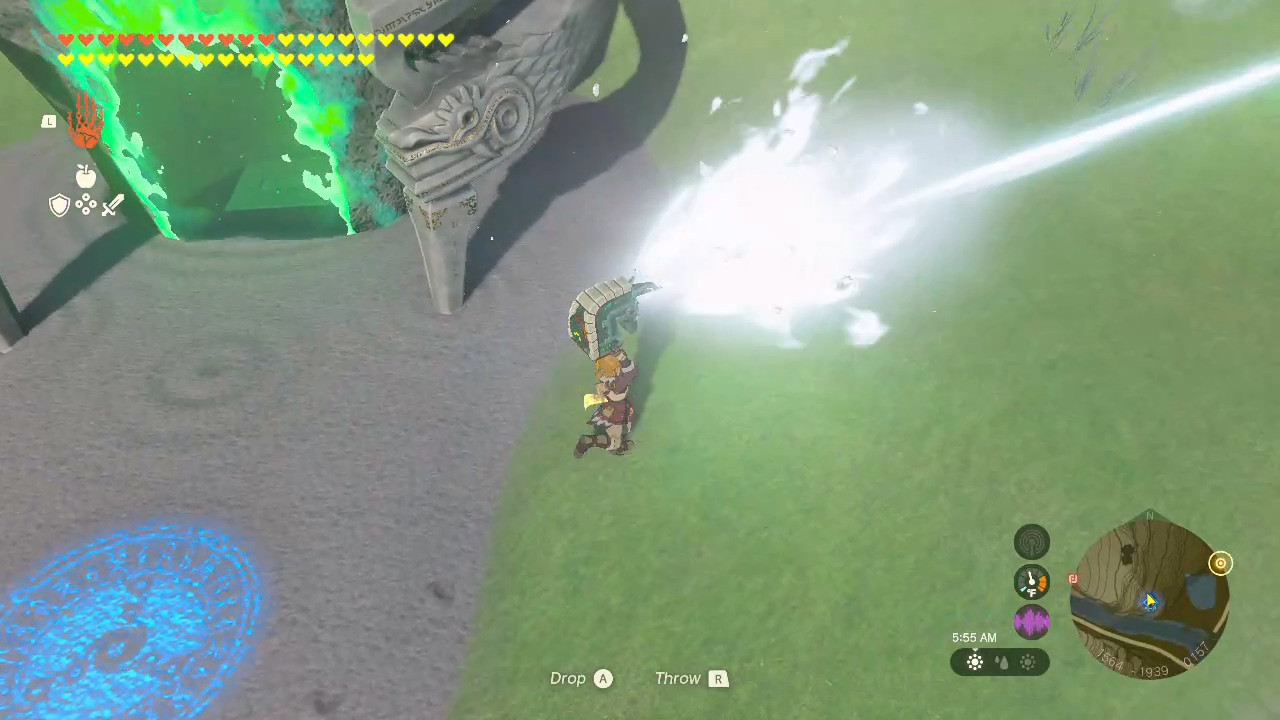Toggle the d-pad selector between shield and sword
This screenshot has height=720, width=1280.
click(x=86, y=205)
